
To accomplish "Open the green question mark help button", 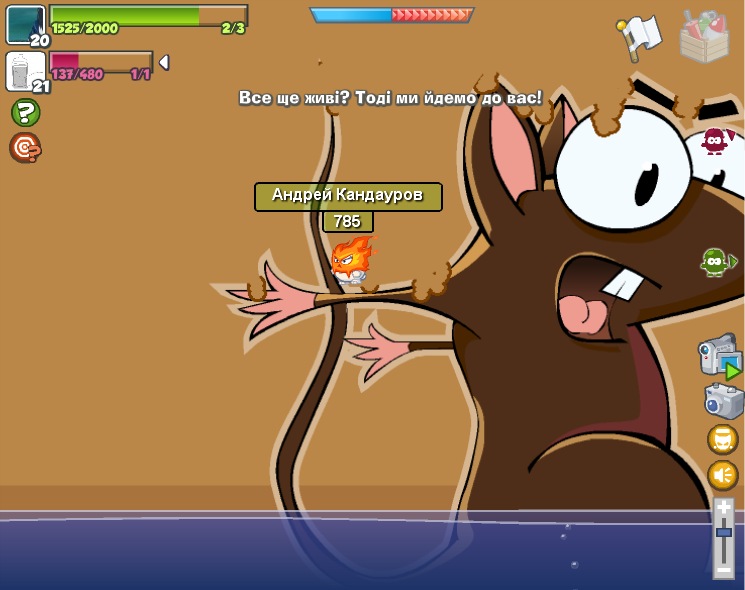I will (x=25, y=112).
